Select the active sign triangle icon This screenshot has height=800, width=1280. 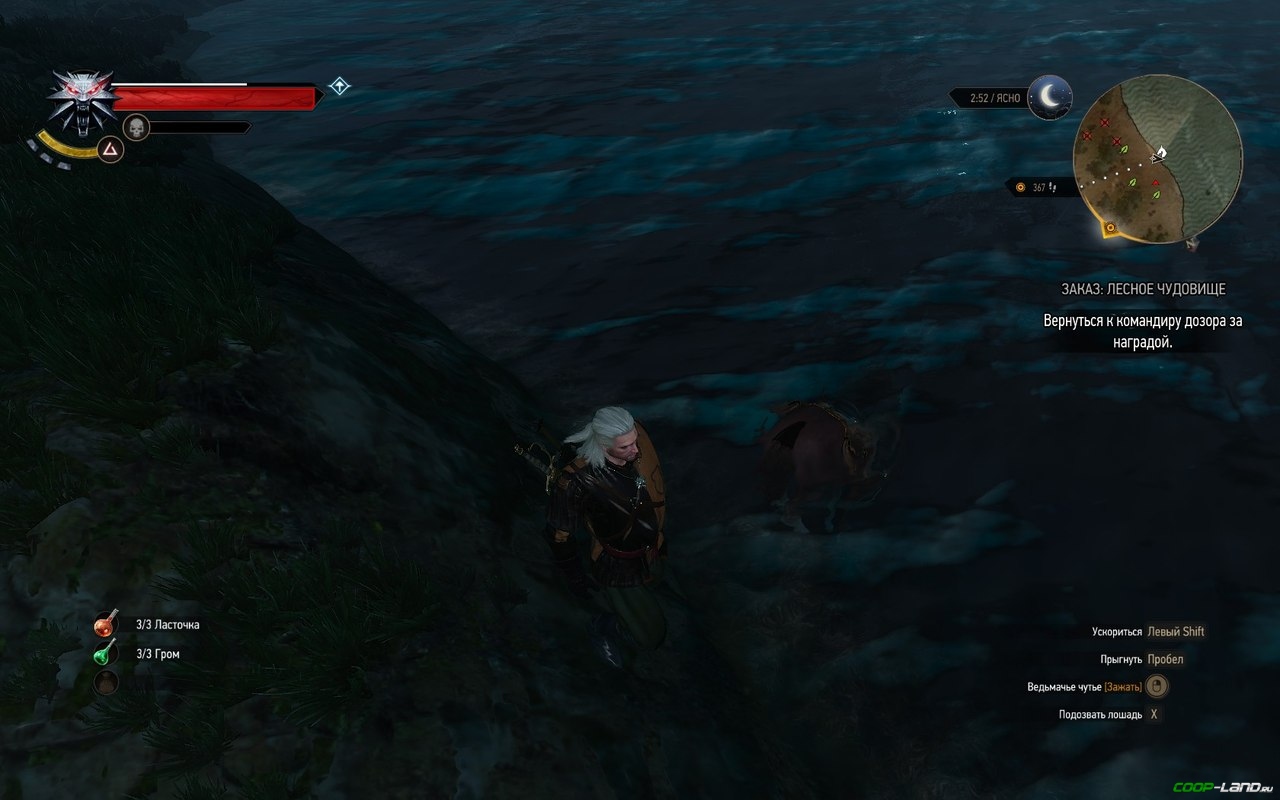coord(110,149)
